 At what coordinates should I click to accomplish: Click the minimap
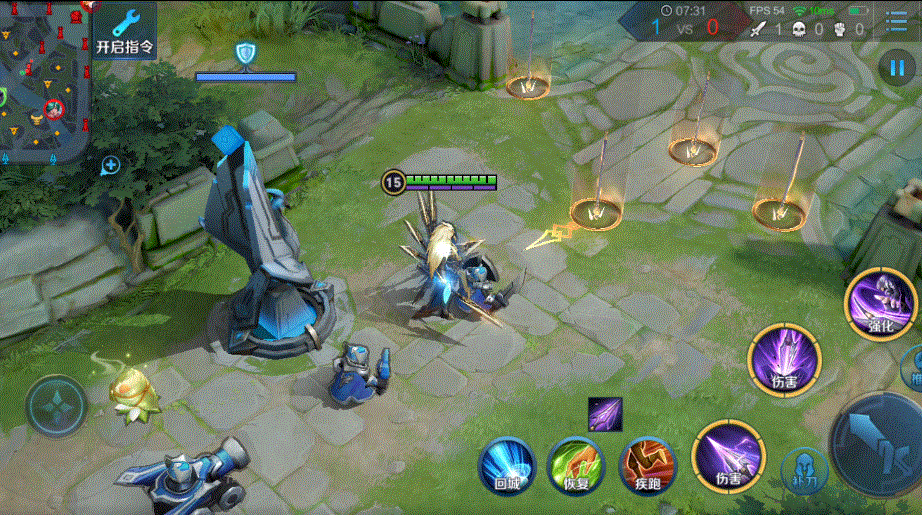44,80
